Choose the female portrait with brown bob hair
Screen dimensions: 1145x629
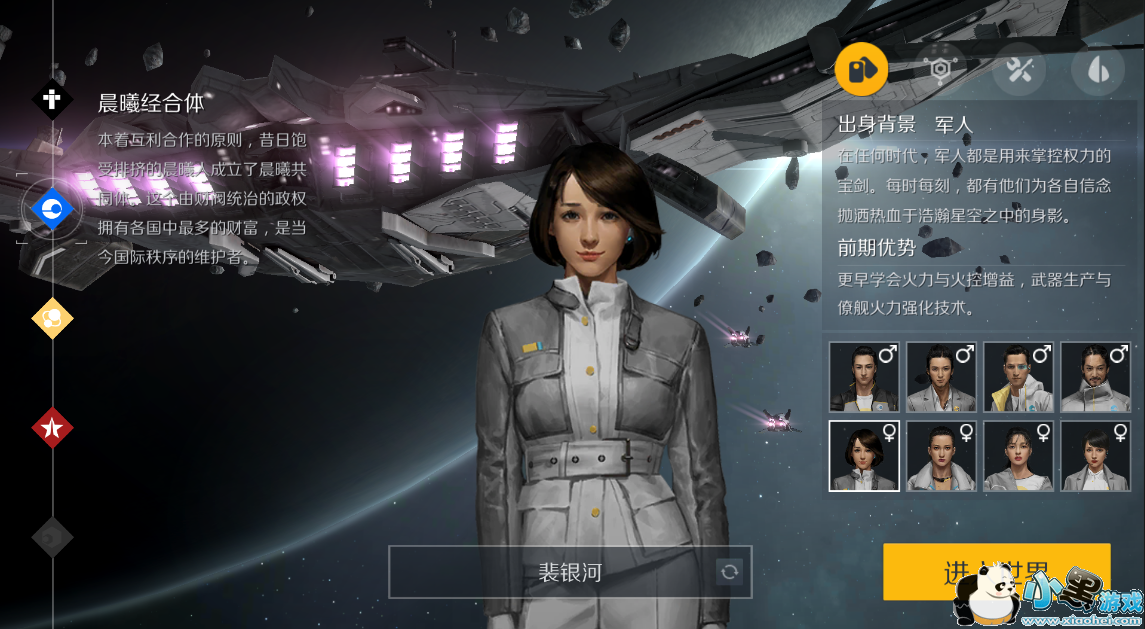coord(864,456)
